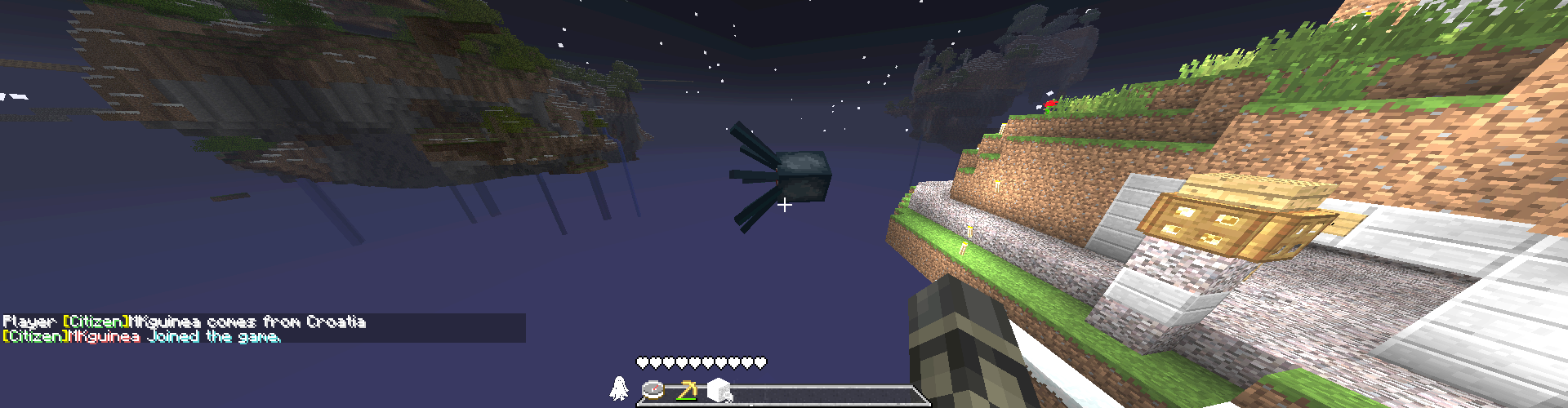Select the golden pickaxe hotbar slot
Image resolution: width=1568 pixels, height=408 pixels.
point(686,391)
